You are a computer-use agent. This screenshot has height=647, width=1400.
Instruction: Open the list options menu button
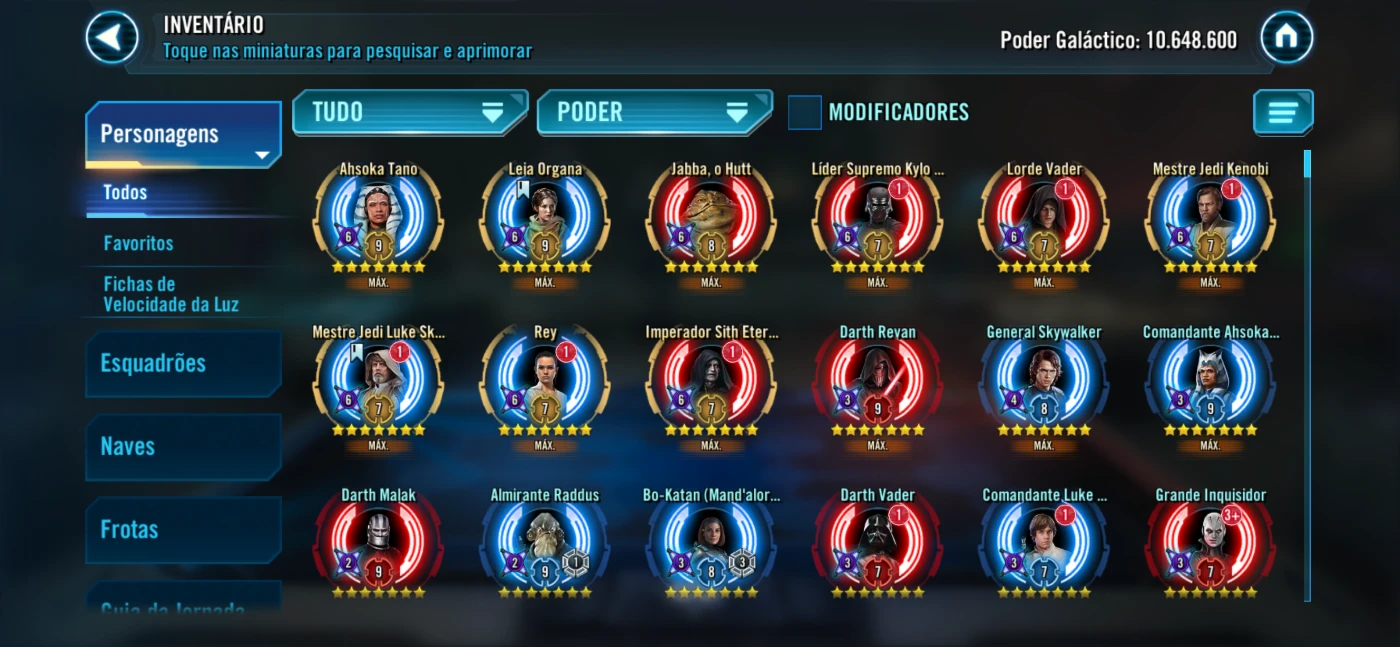click(x=1282, y=112)
